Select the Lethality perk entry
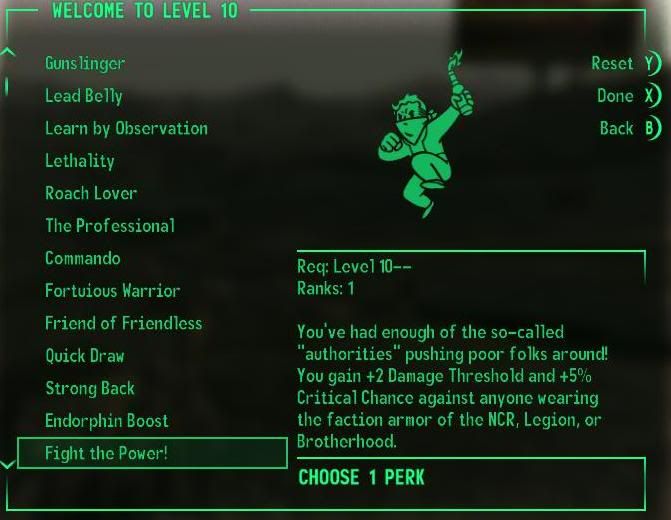The image size is (671, 520). pyautogui.click(x=80, y=161)
